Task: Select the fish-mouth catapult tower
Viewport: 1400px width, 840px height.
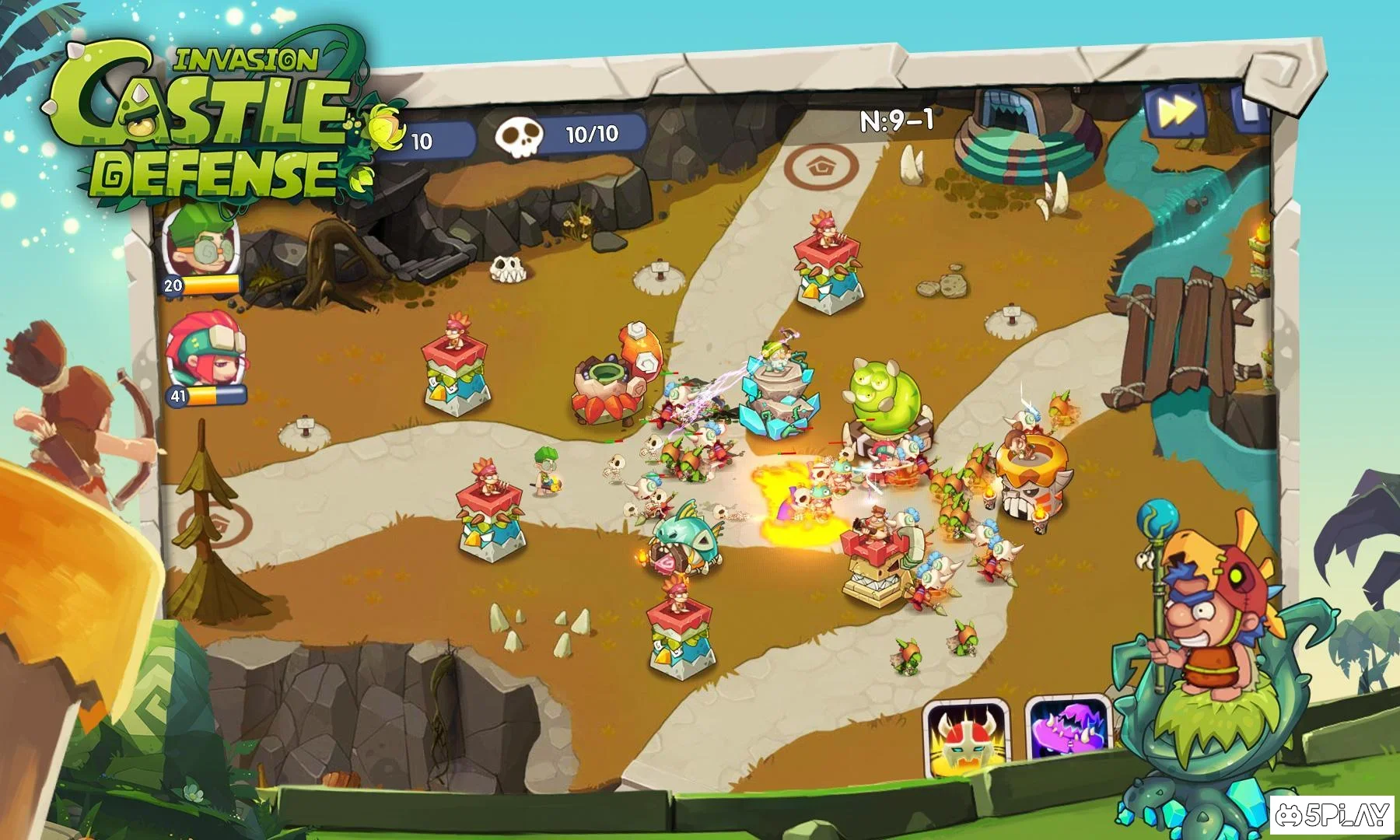Action: [x=688, y=544]
